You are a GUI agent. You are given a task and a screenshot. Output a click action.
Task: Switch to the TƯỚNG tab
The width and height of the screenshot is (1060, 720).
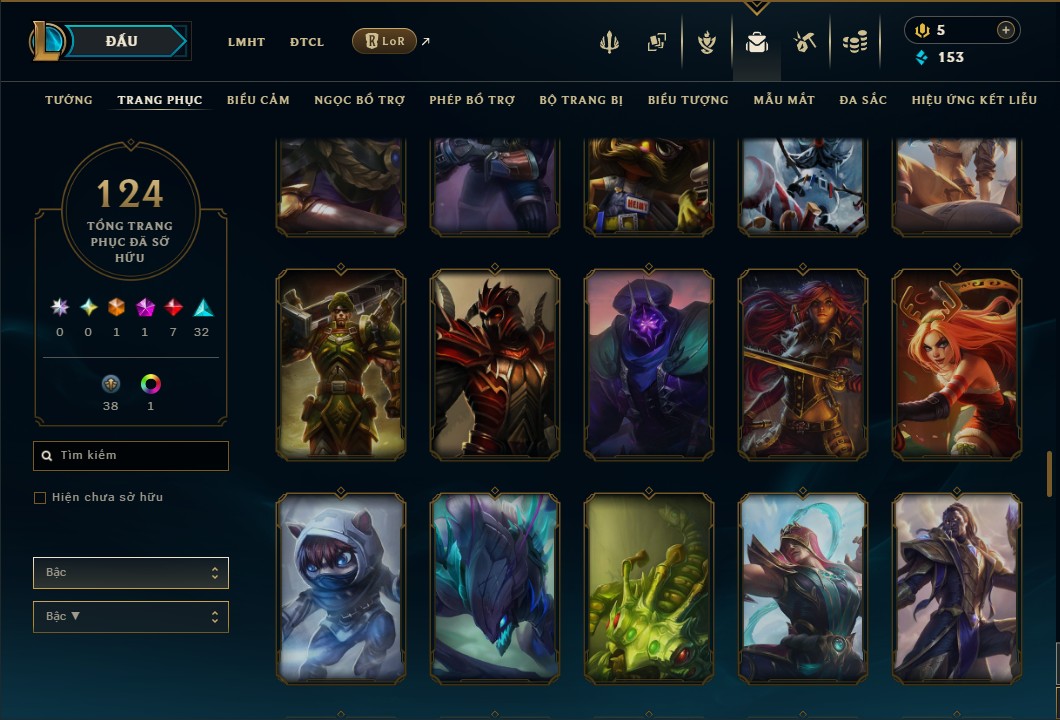point(69,100)
